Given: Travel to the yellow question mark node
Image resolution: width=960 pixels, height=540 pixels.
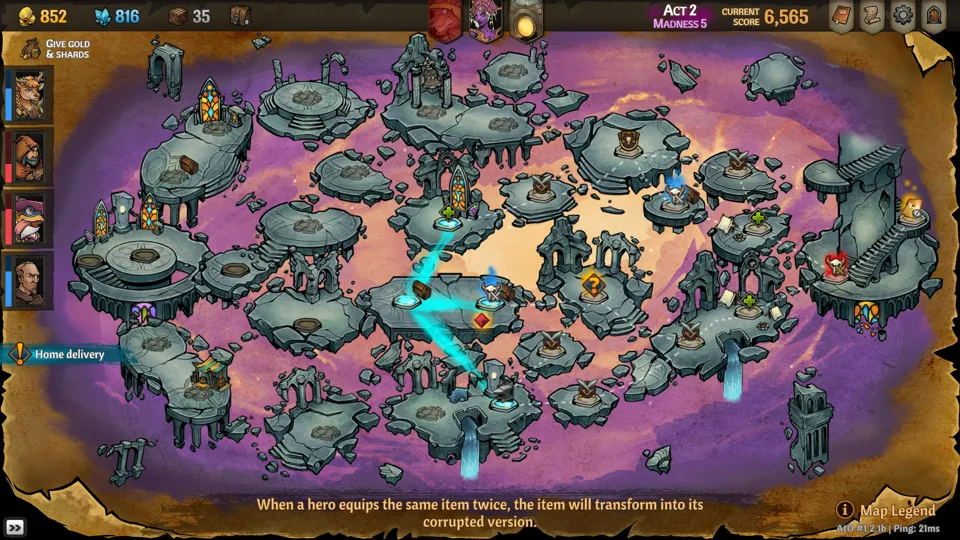Looking at the screenshot, I should (x=593, y=286).
